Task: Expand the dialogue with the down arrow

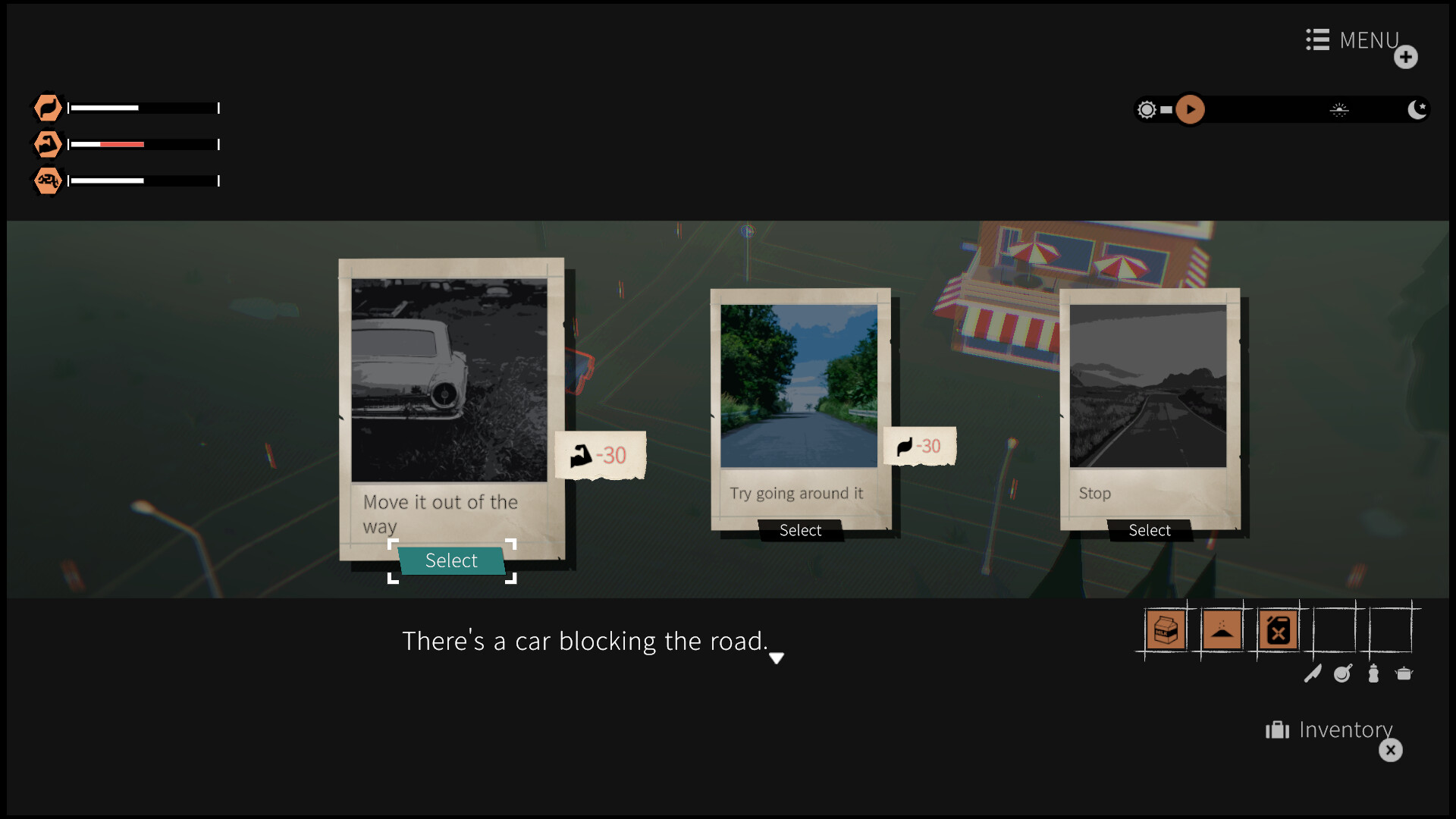Action: [x=777, y=659]
